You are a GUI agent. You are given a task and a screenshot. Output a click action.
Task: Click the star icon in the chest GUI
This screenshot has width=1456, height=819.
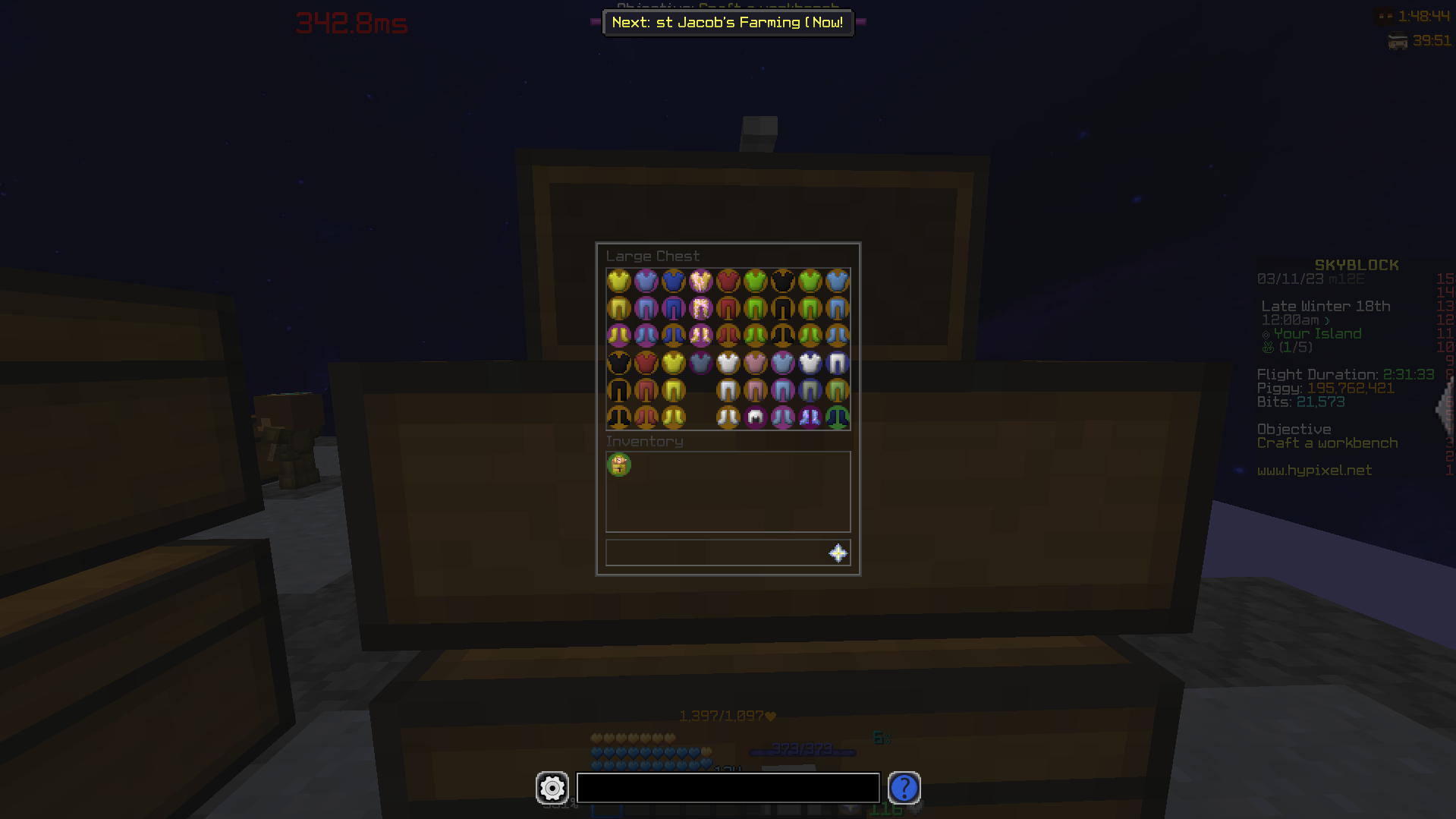tap(837, 553)
